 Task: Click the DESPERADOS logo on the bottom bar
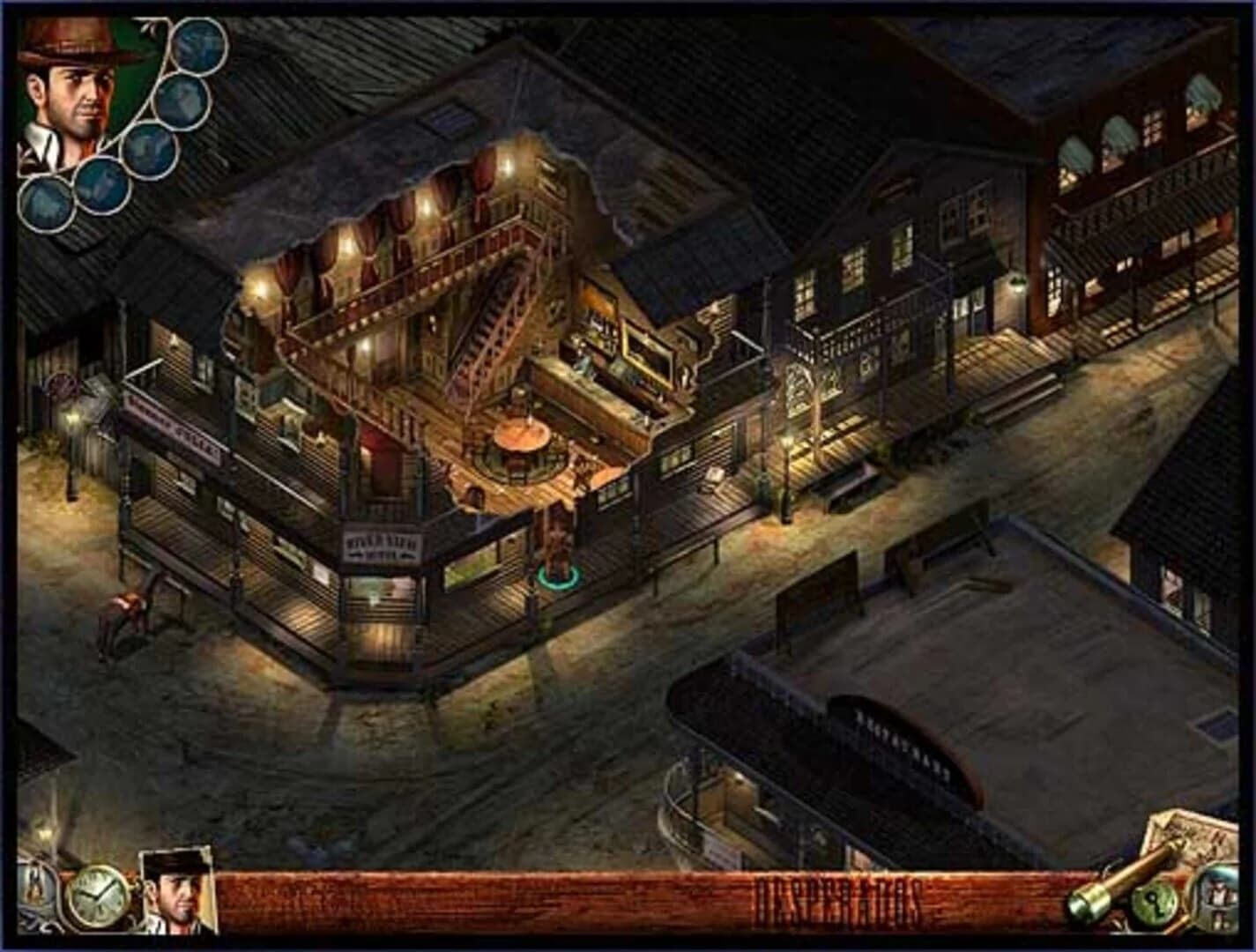tap(837, 897)
